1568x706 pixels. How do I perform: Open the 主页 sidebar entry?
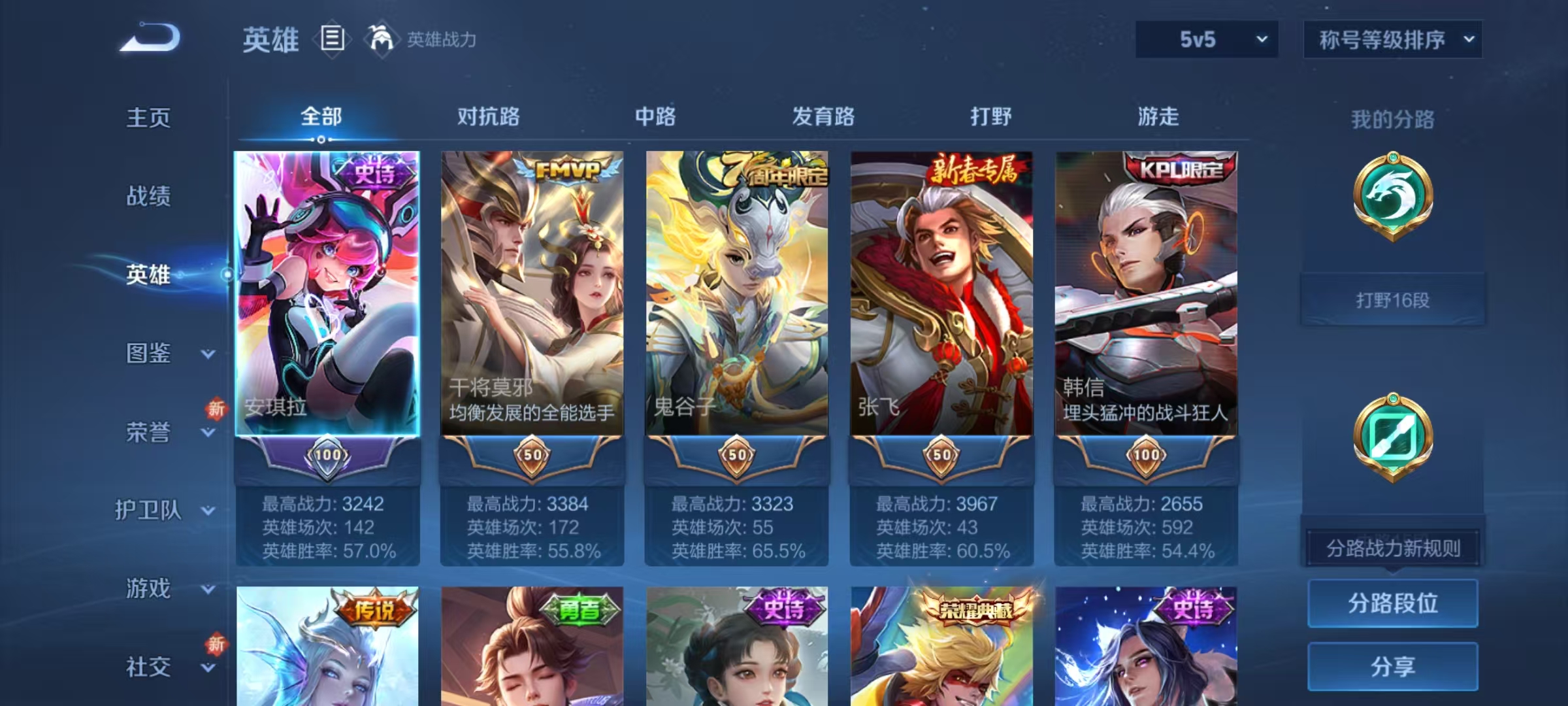[x=147, y=118]
